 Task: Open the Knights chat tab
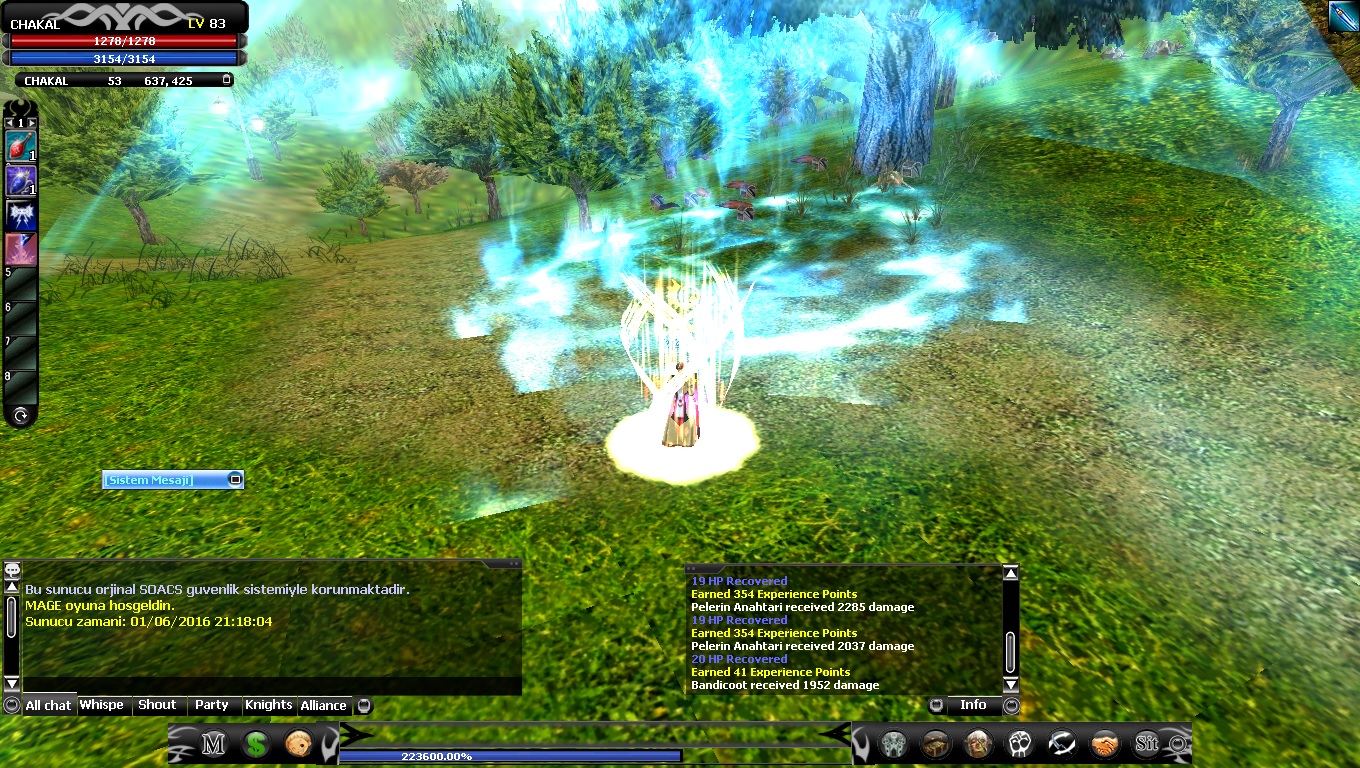tap(269, 705)
